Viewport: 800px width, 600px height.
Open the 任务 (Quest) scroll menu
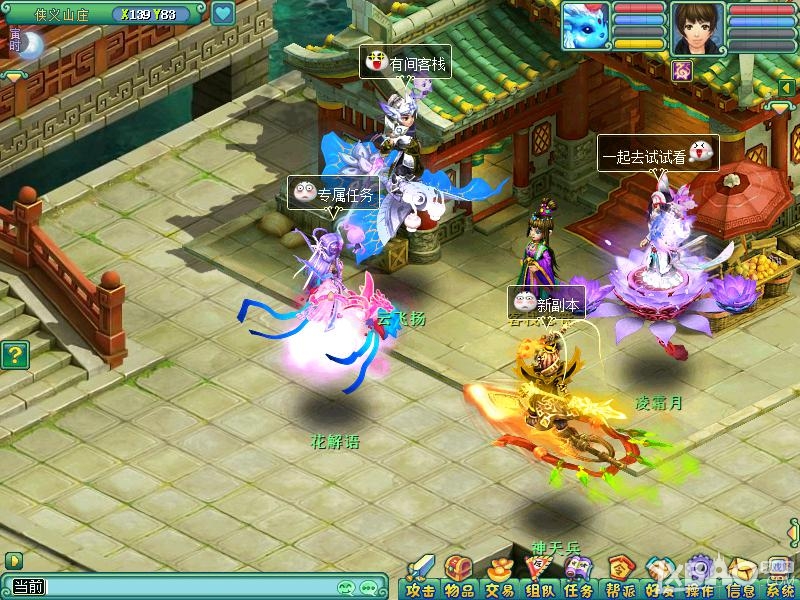pos(578,576)
